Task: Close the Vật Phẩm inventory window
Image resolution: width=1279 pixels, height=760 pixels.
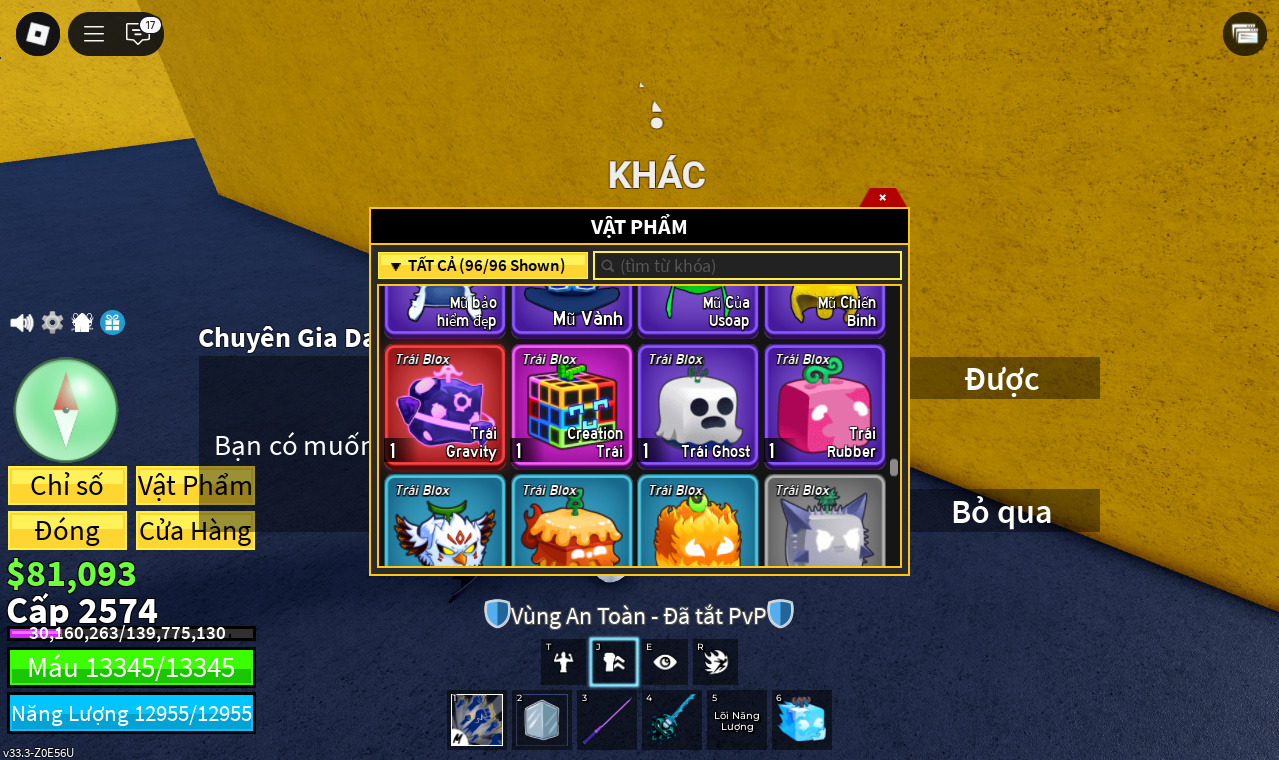Action: point(882,197)
